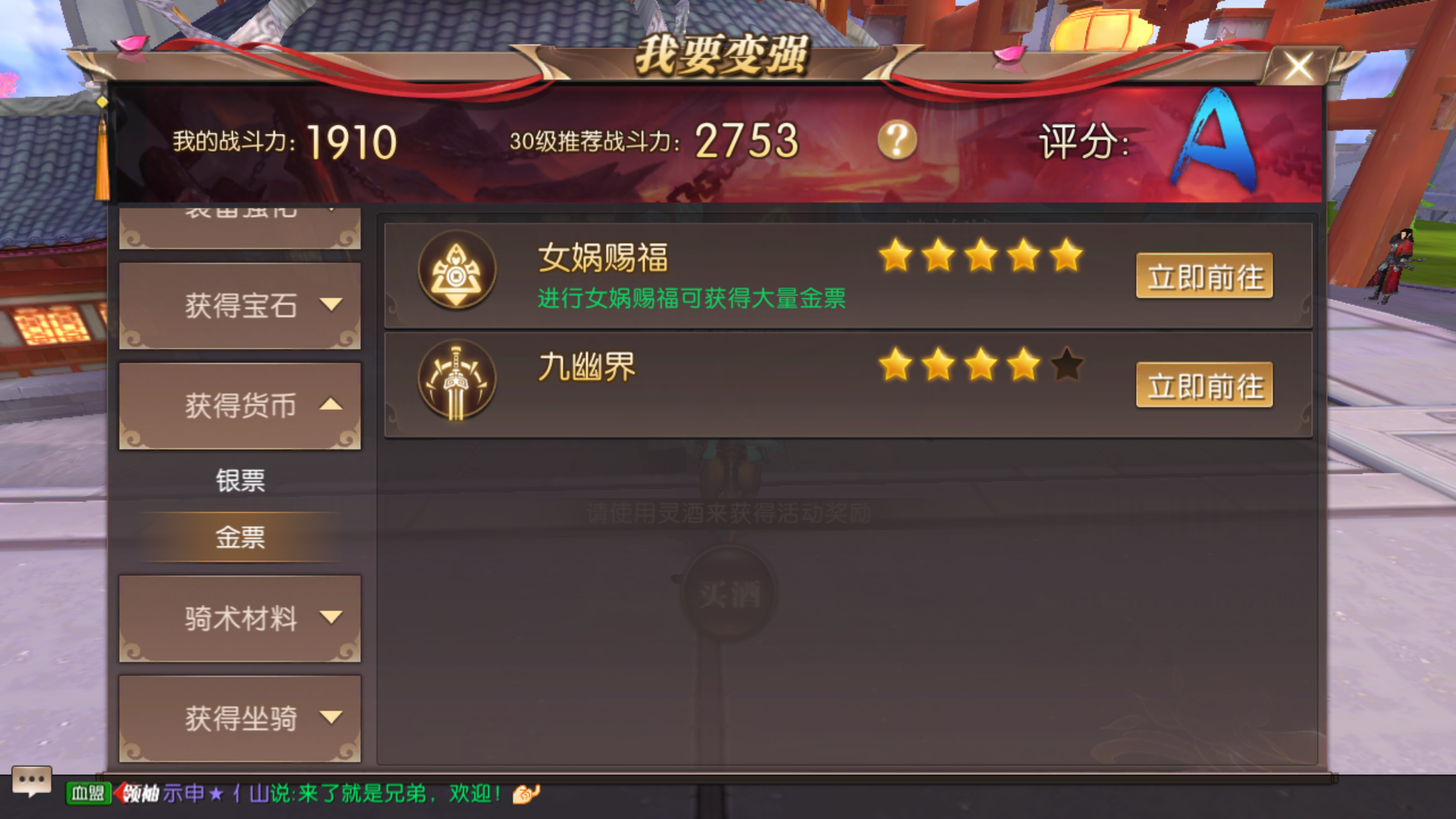The image size is (1456, 819).
Task: Click 立即前往 for 九幽界
Action: coord(1204,385)
